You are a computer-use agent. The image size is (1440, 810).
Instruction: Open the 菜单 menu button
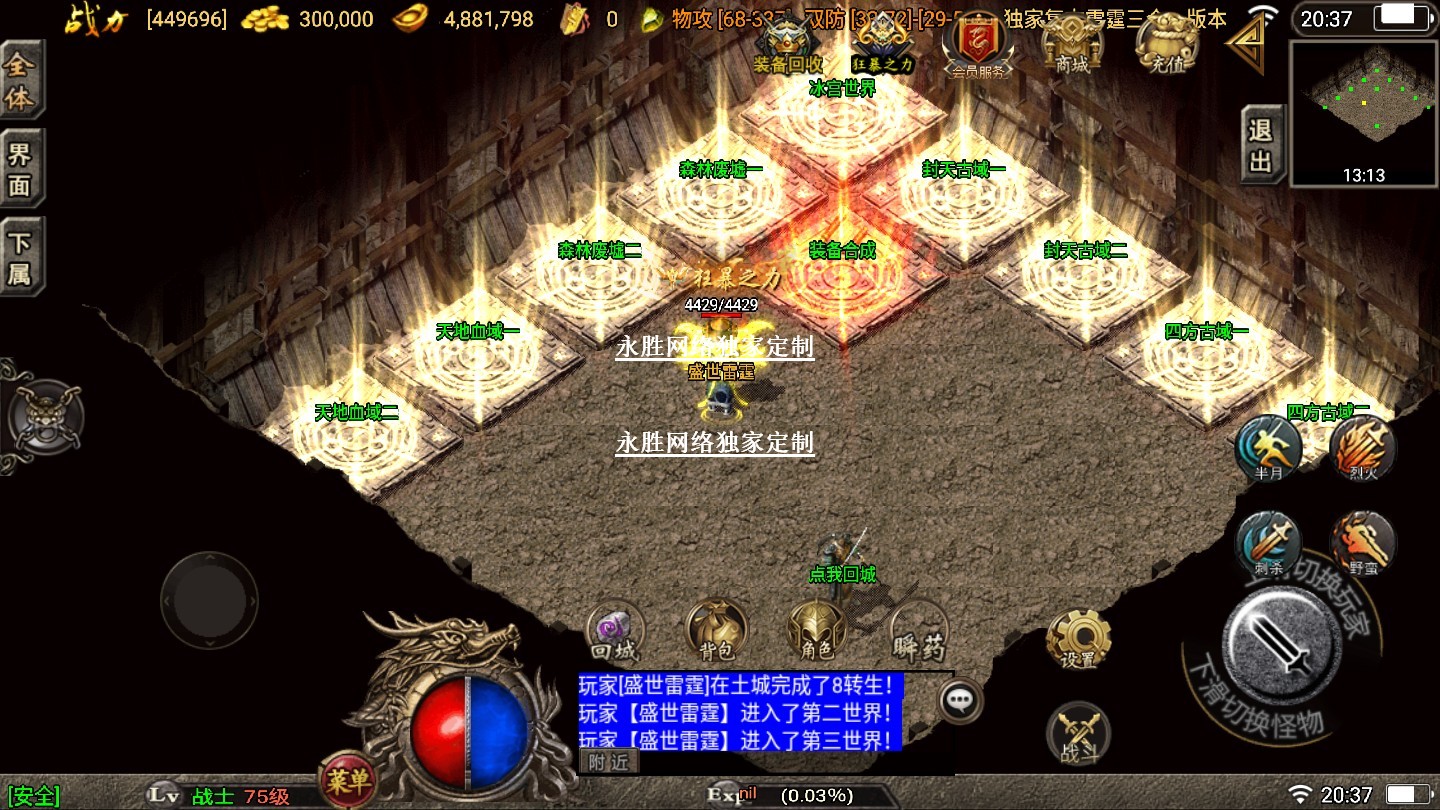[x=346, y=778]
